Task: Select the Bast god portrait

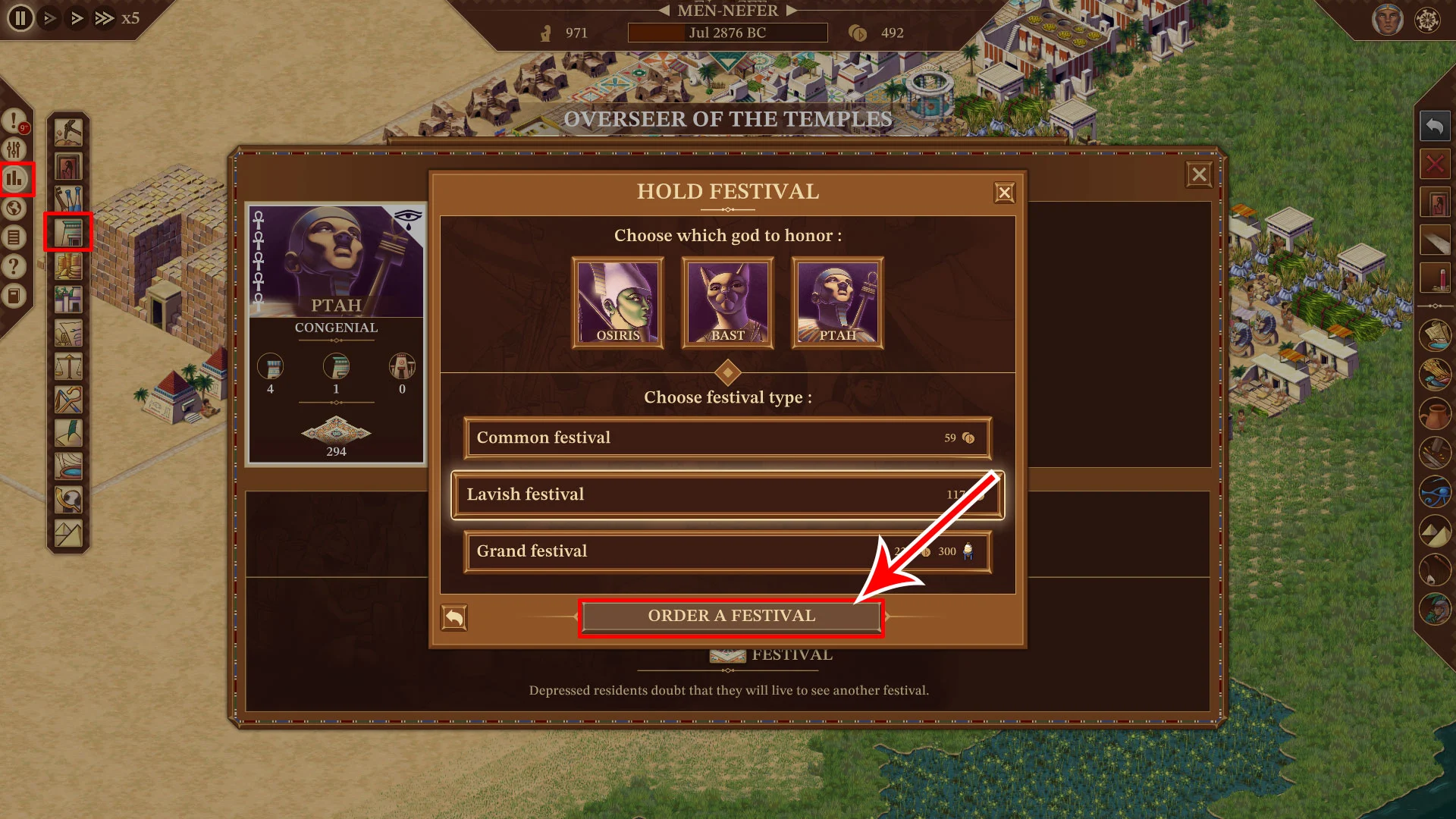Action: click(727, 303)
